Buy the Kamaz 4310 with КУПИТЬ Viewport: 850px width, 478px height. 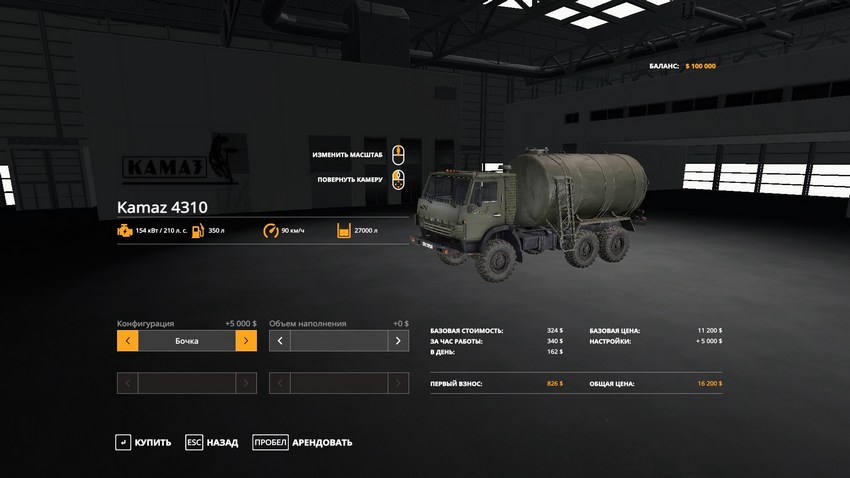[143, 442]
